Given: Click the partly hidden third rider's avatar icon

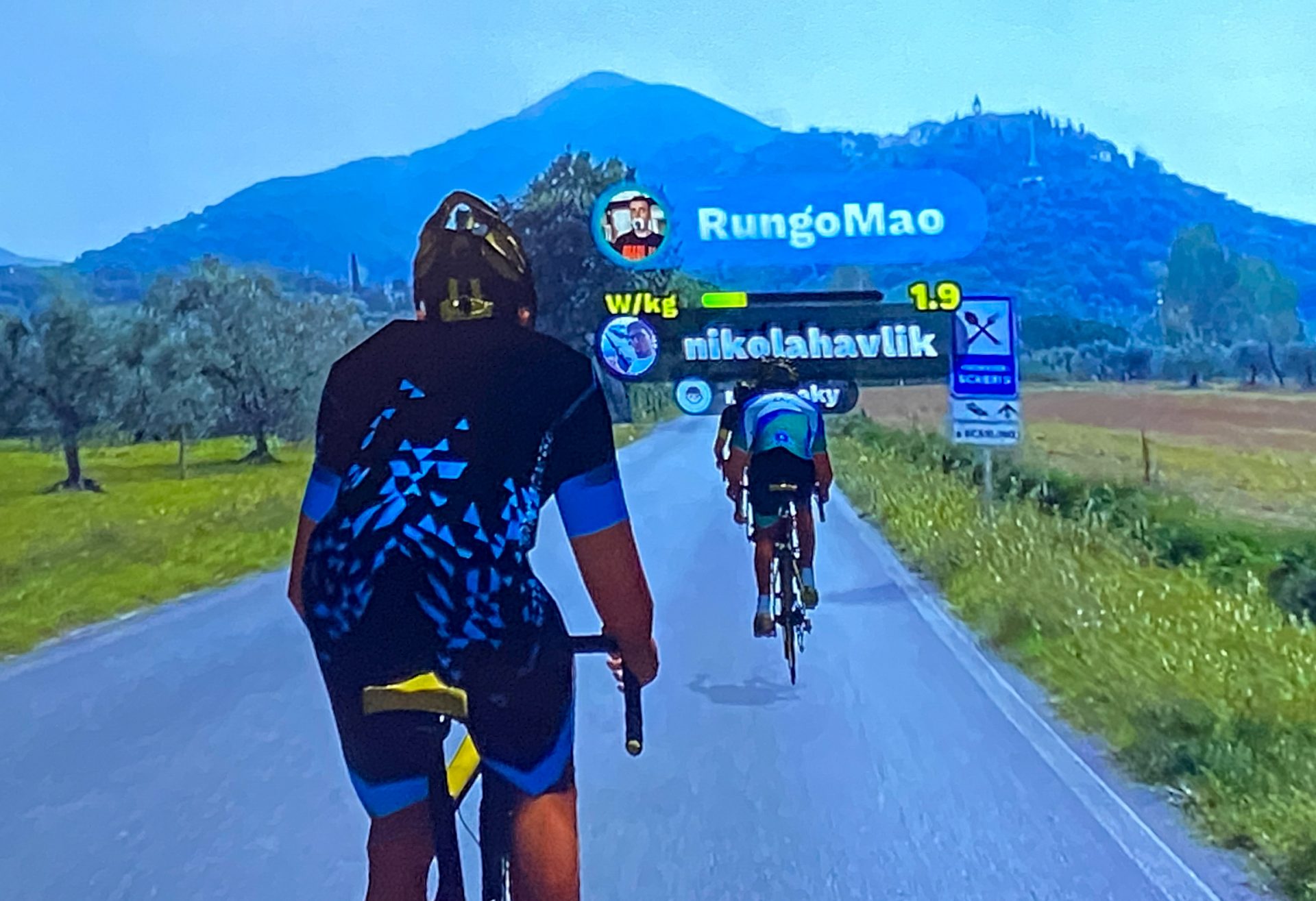Looking at the screenshot, I should pyautogui.click(x=695, y=396).
